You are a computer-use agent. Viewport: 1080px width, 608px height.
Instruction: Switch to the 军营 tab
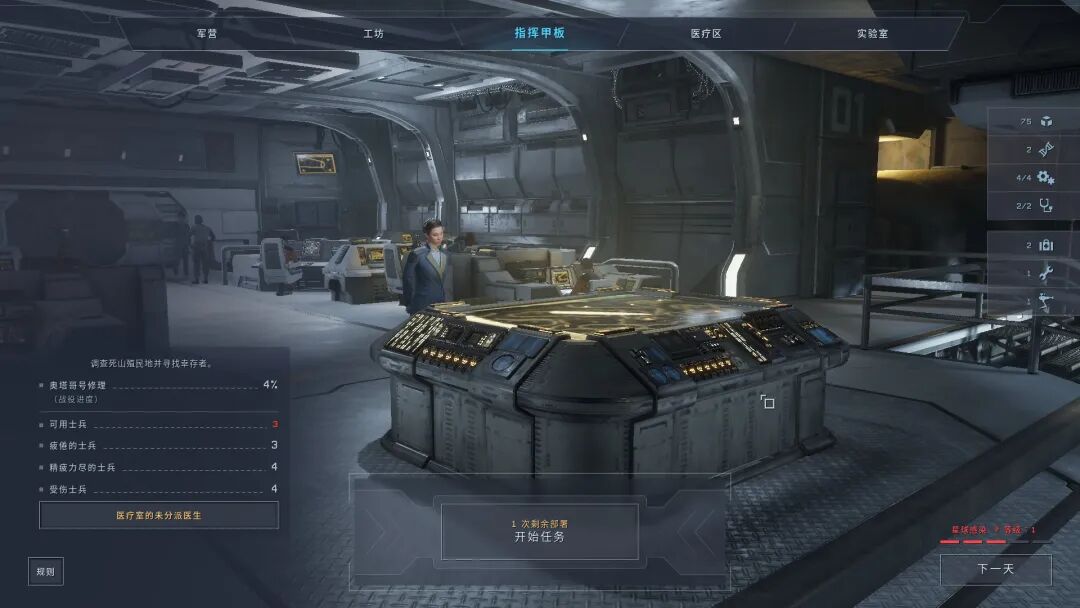[x=207, y=33]
